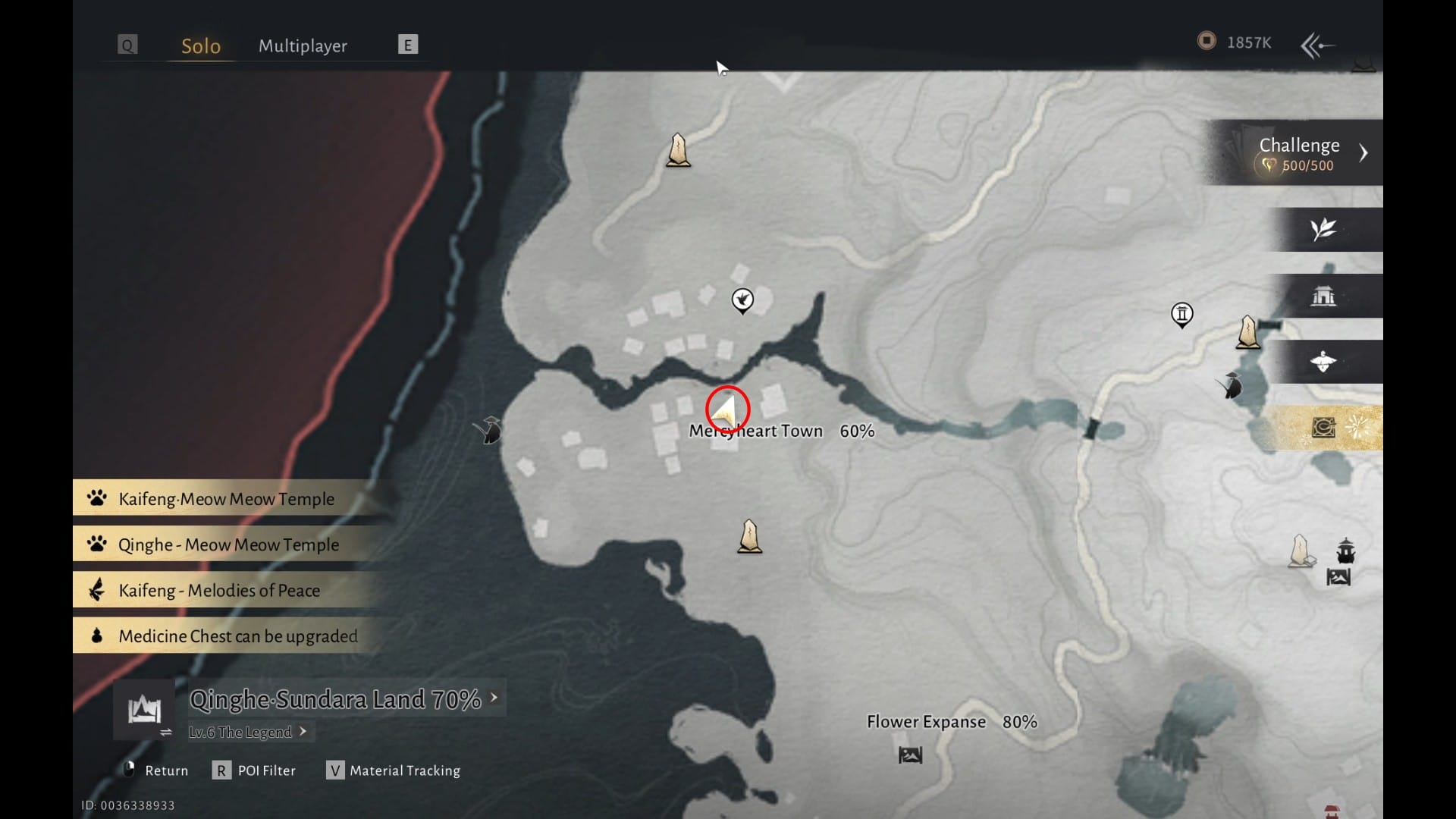Select the leaf icon side button
The width and height of the screenshot is (1456, 819).
coord(1323,229)
